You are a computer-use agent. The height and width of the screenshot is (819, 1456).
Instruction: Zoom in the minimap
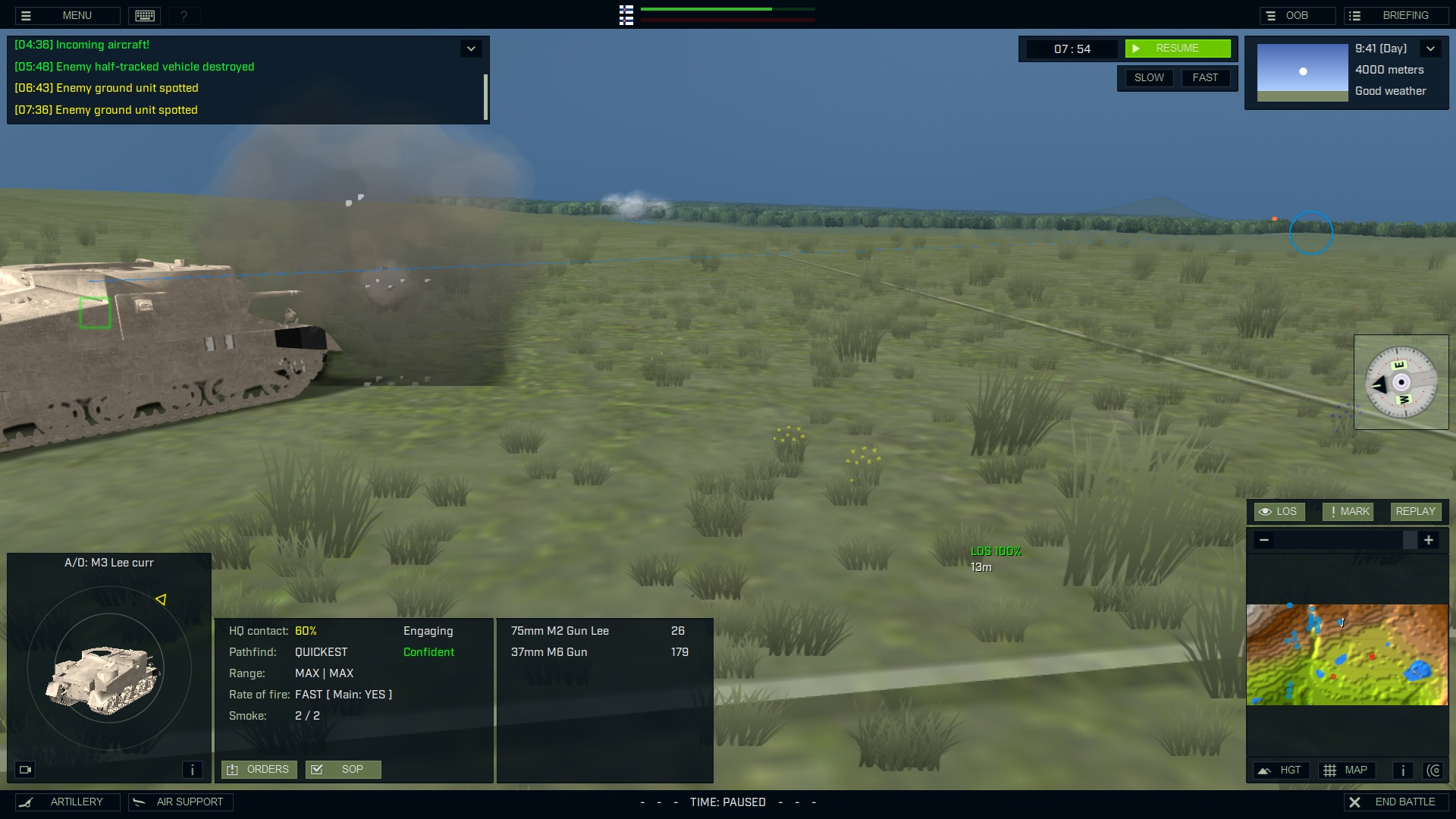pos(1429,540)
